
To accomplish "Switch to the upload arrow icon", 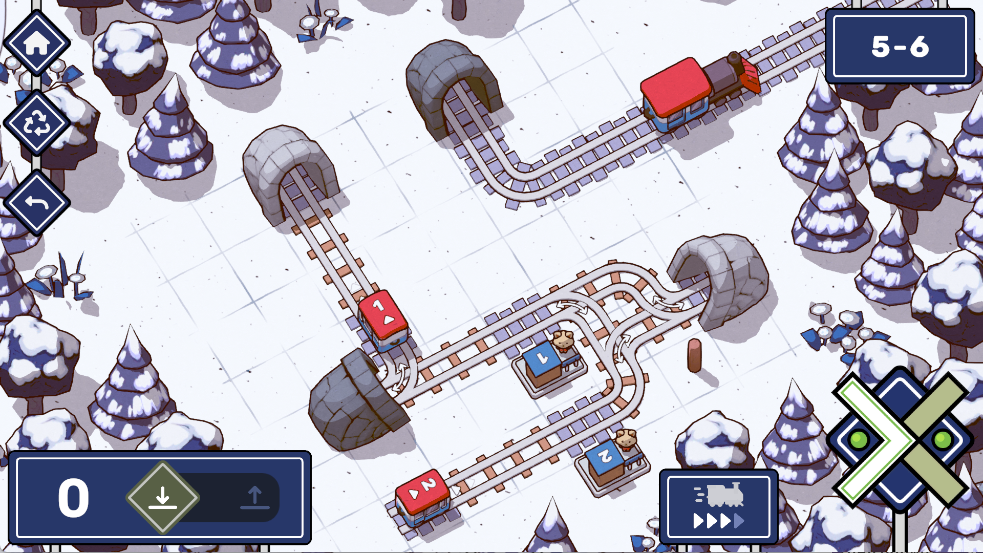I will click(x=252, y=497).
